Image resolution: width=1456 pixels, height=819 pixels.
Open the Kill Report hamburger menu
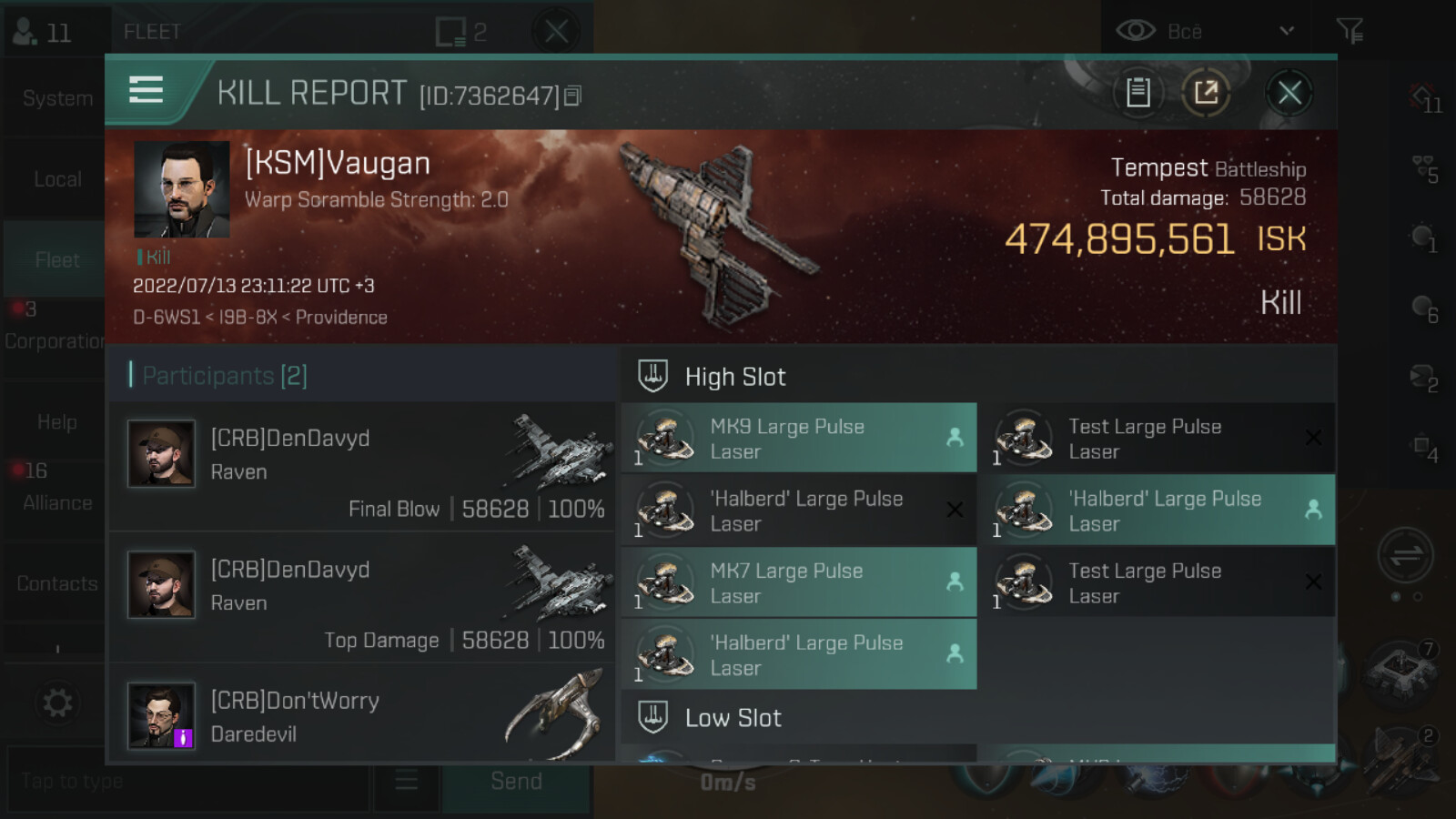(147, 90)
